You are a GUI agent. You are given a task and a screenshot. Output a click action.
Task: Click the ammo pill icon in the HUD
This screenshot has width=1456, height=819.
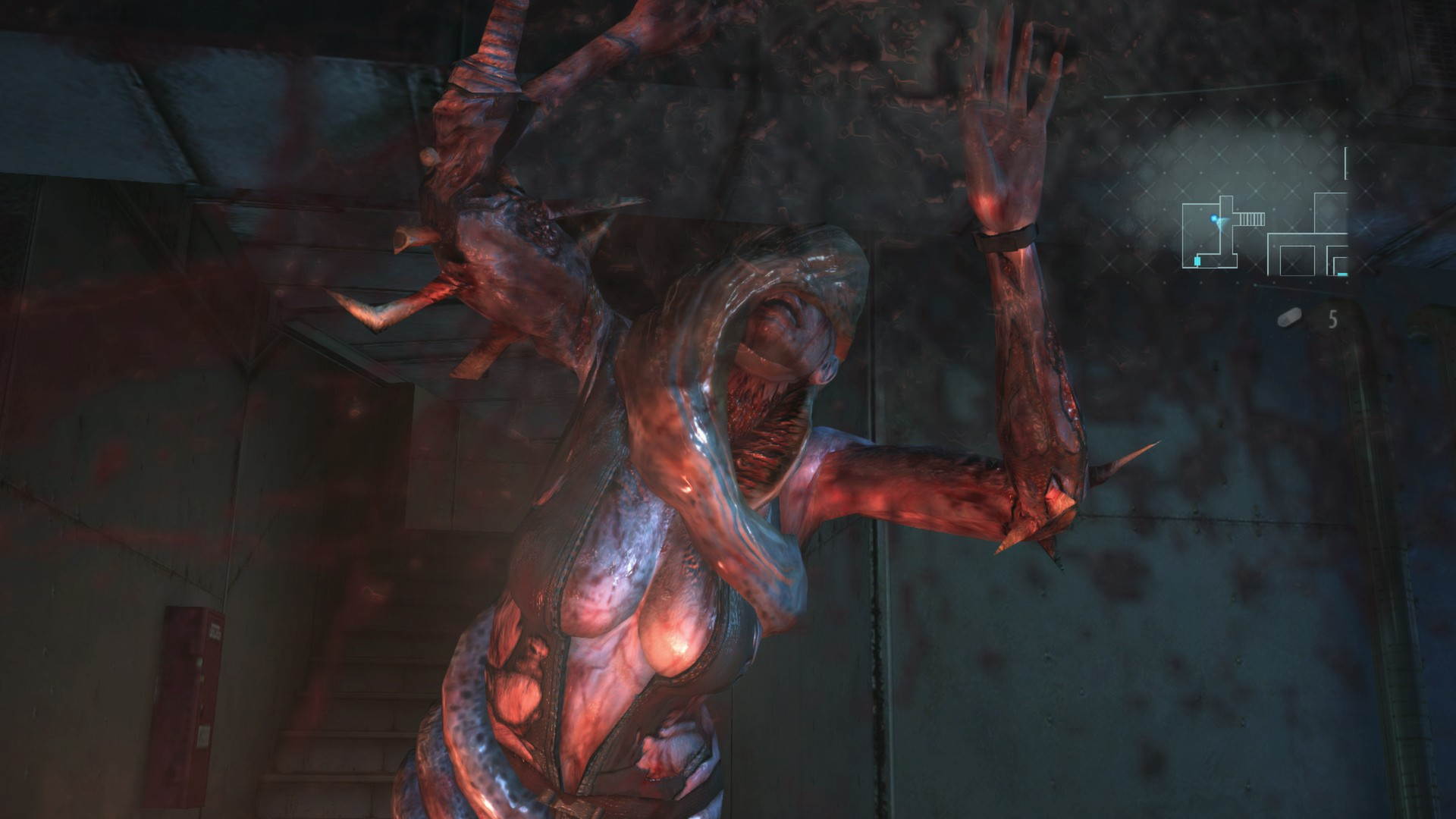tap(1290, 317)
